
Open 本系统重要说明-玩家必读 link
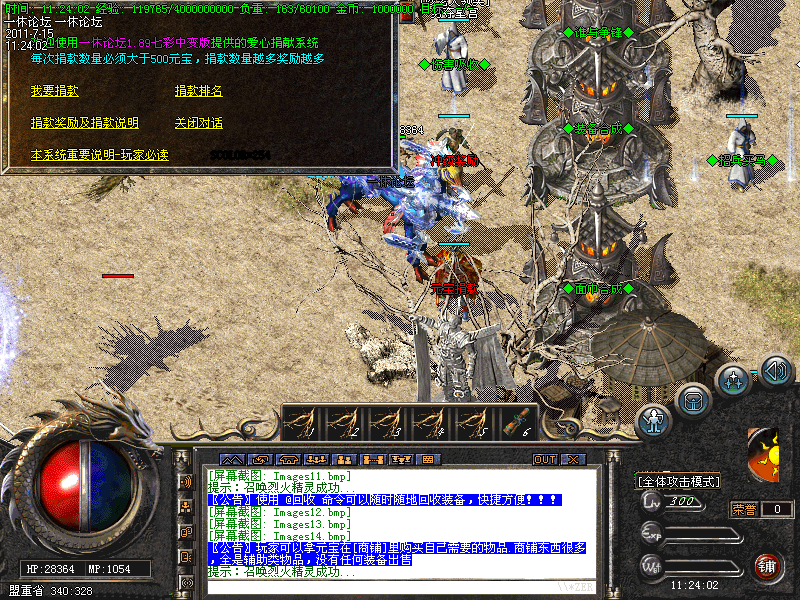point(100,155)
